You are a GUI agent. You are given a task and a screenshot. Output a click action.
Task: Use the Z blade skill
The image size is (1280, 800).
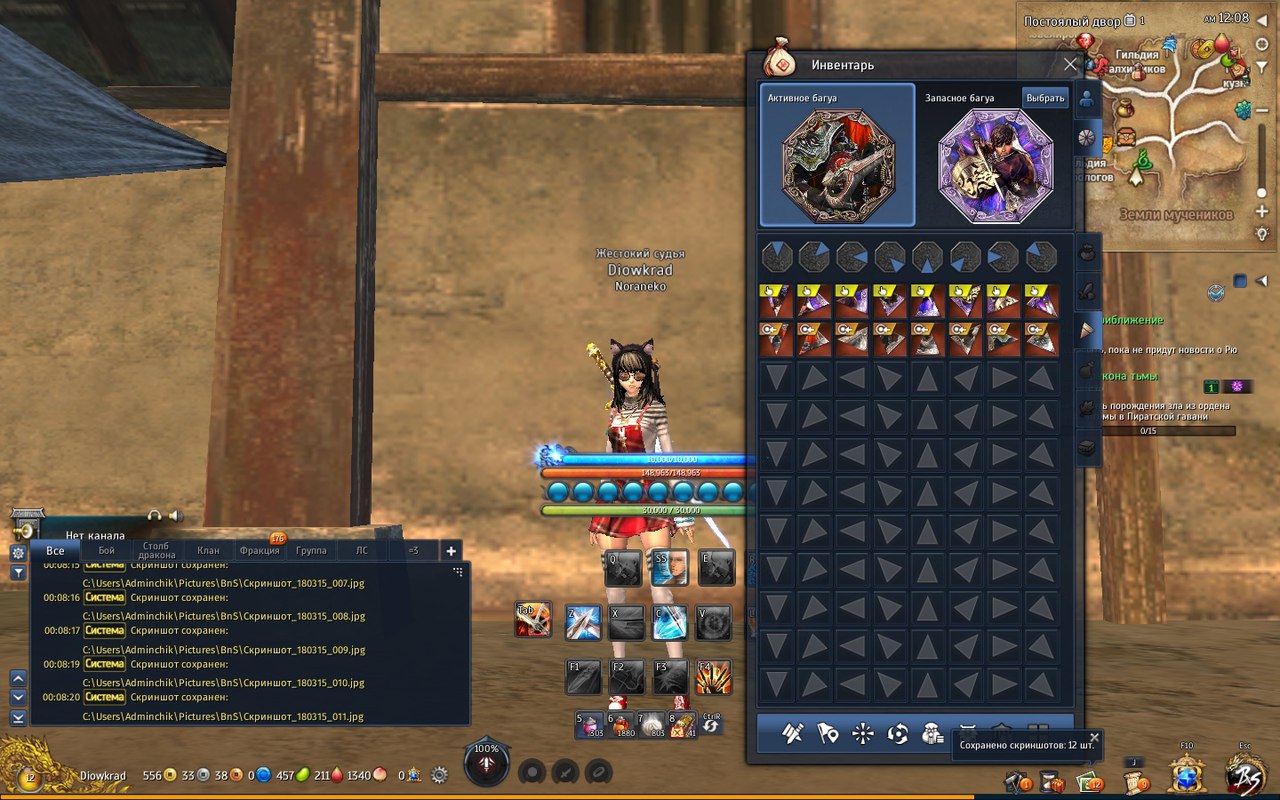pyautogui.click(x=583, y=623)
